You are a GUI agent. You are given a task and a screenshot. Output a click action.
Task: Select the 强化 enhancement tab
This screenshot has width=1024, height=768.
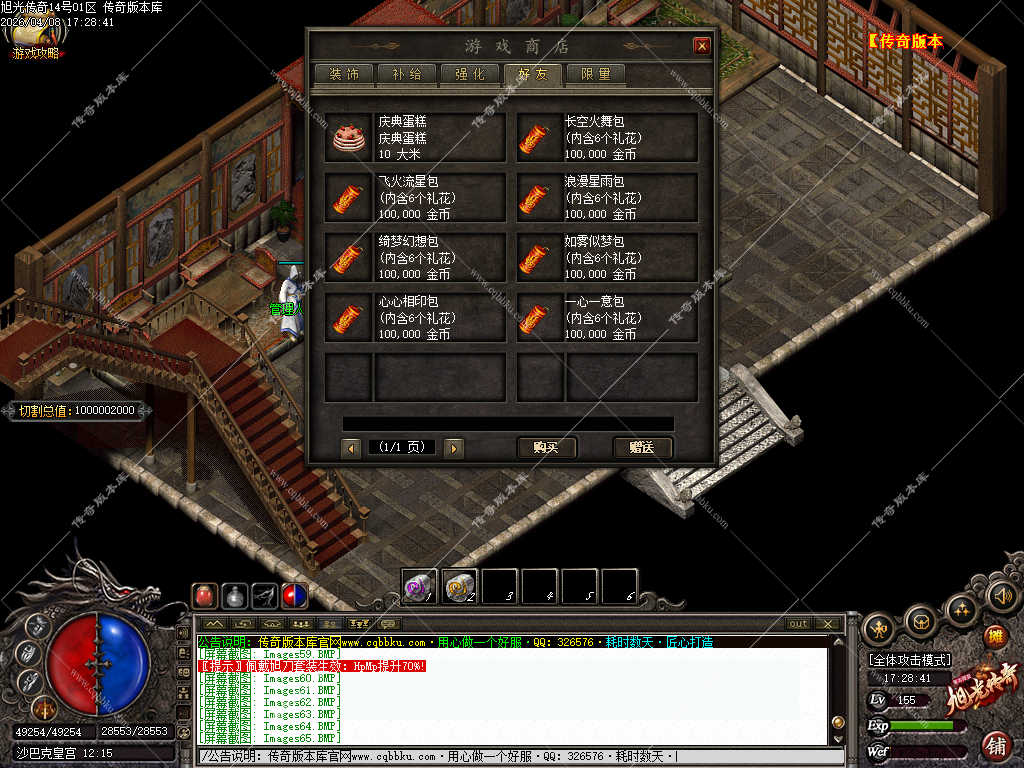click(x=470, y=74)
